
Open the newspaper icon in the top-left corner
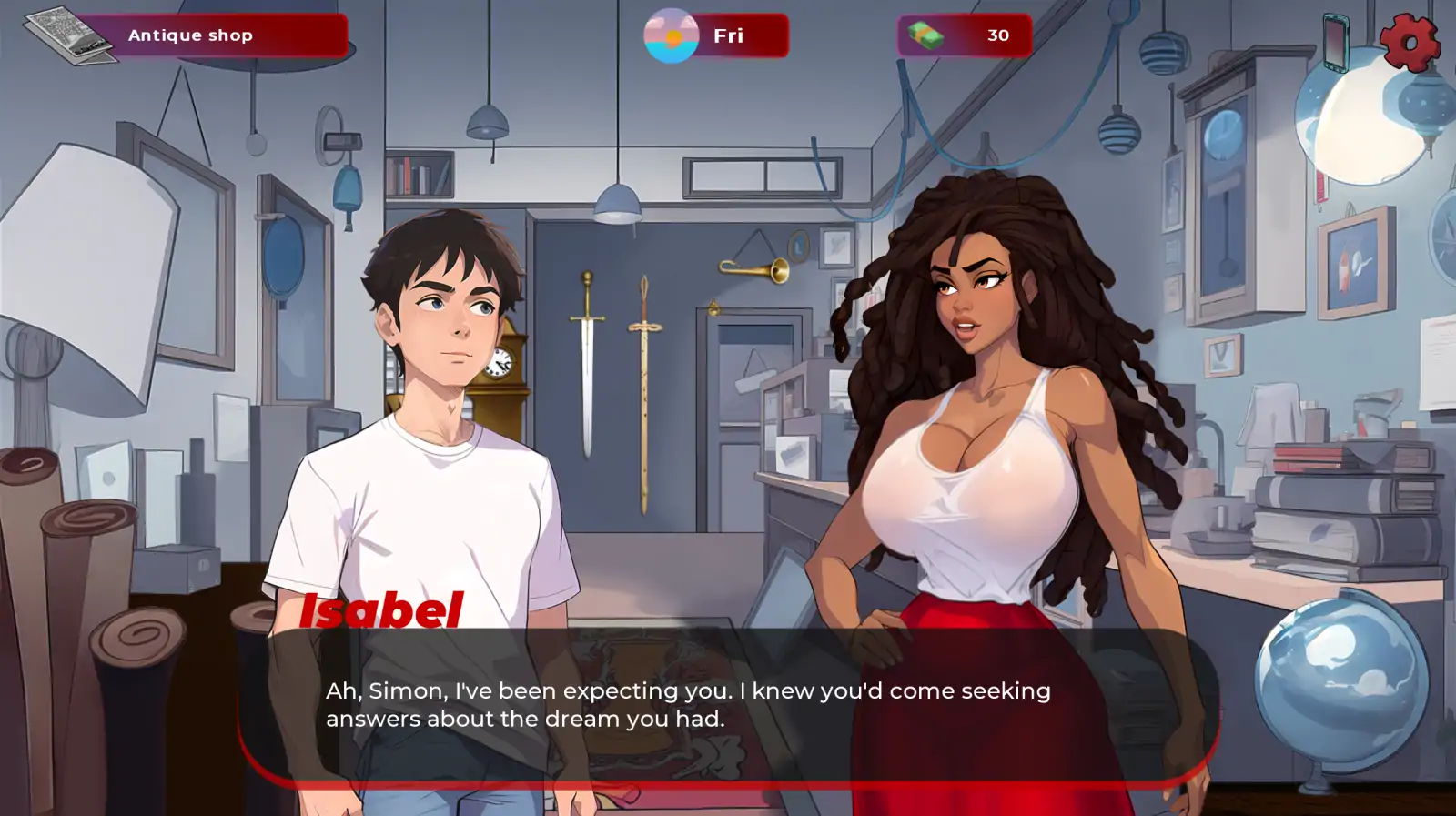[71, 35]
